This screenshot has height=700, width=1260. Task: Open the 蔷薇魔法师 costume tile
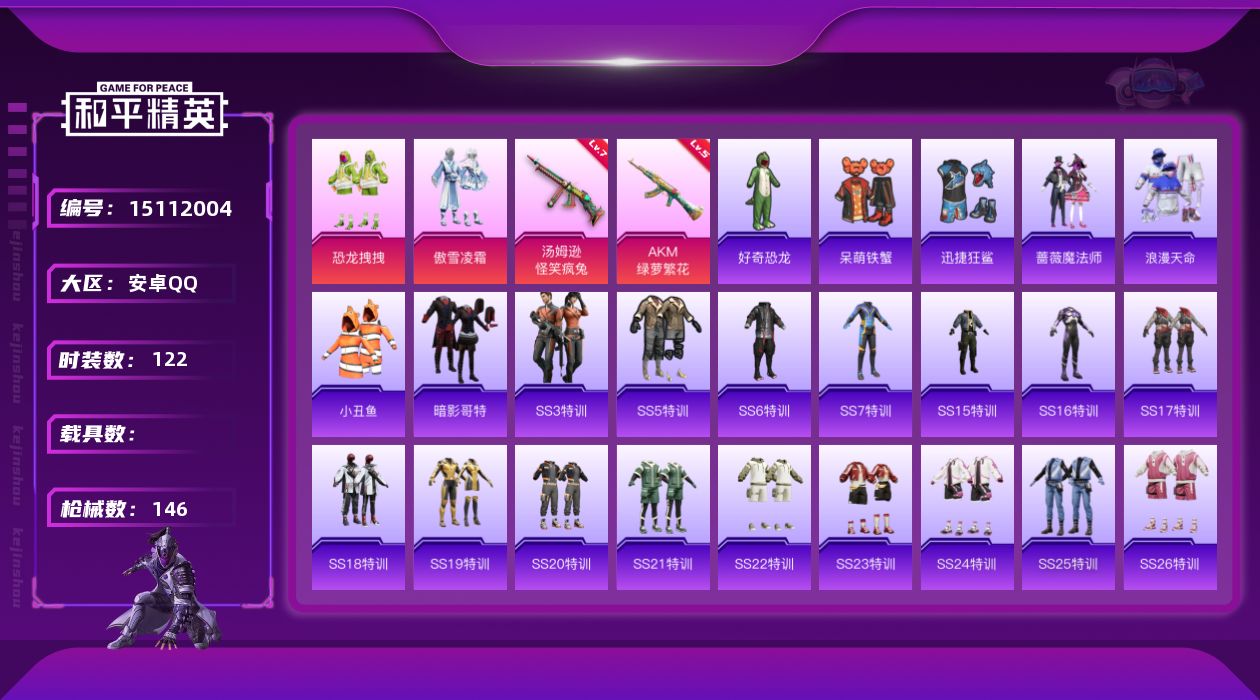[1068, 211]
